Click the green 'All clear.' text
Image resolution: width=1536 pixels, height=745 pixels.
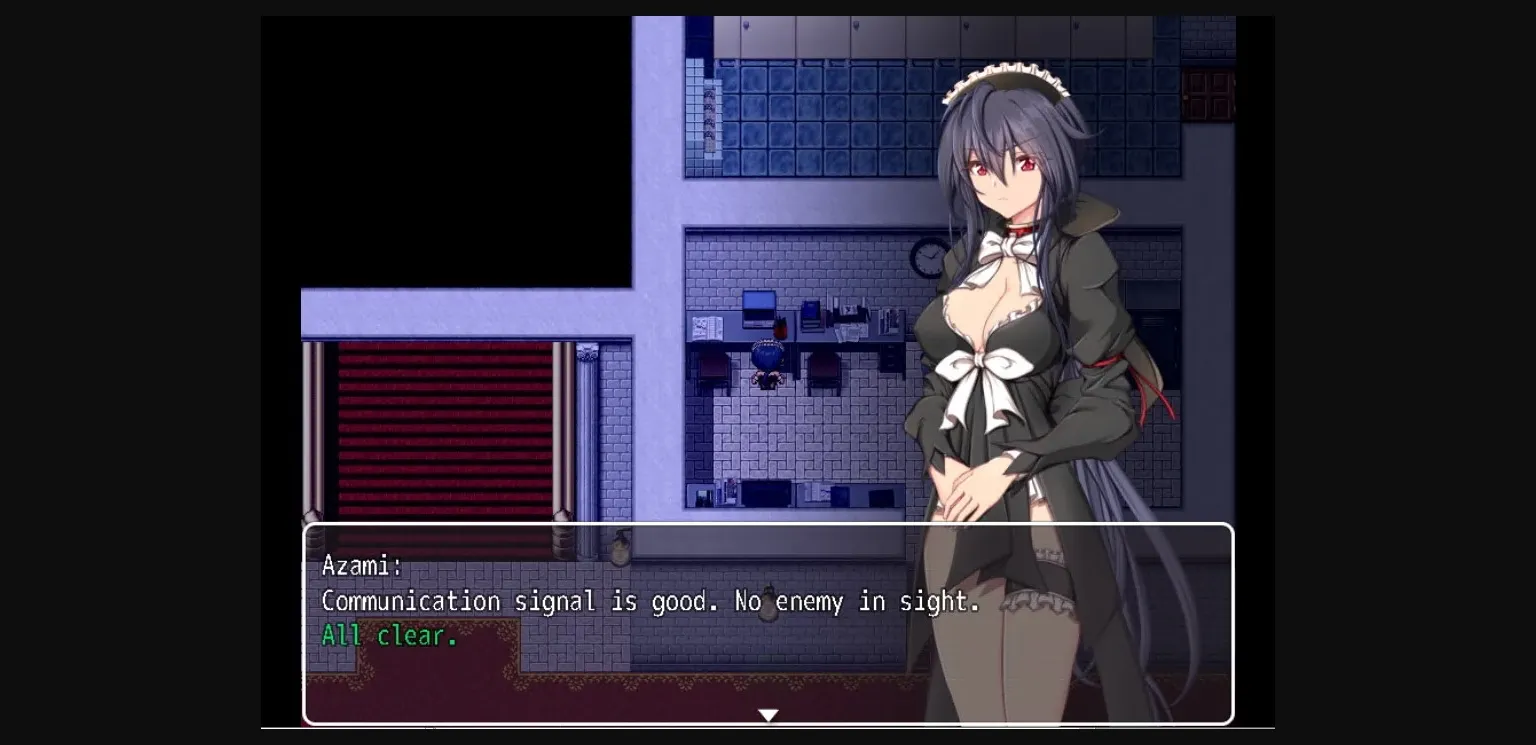(x=390, y=636)
